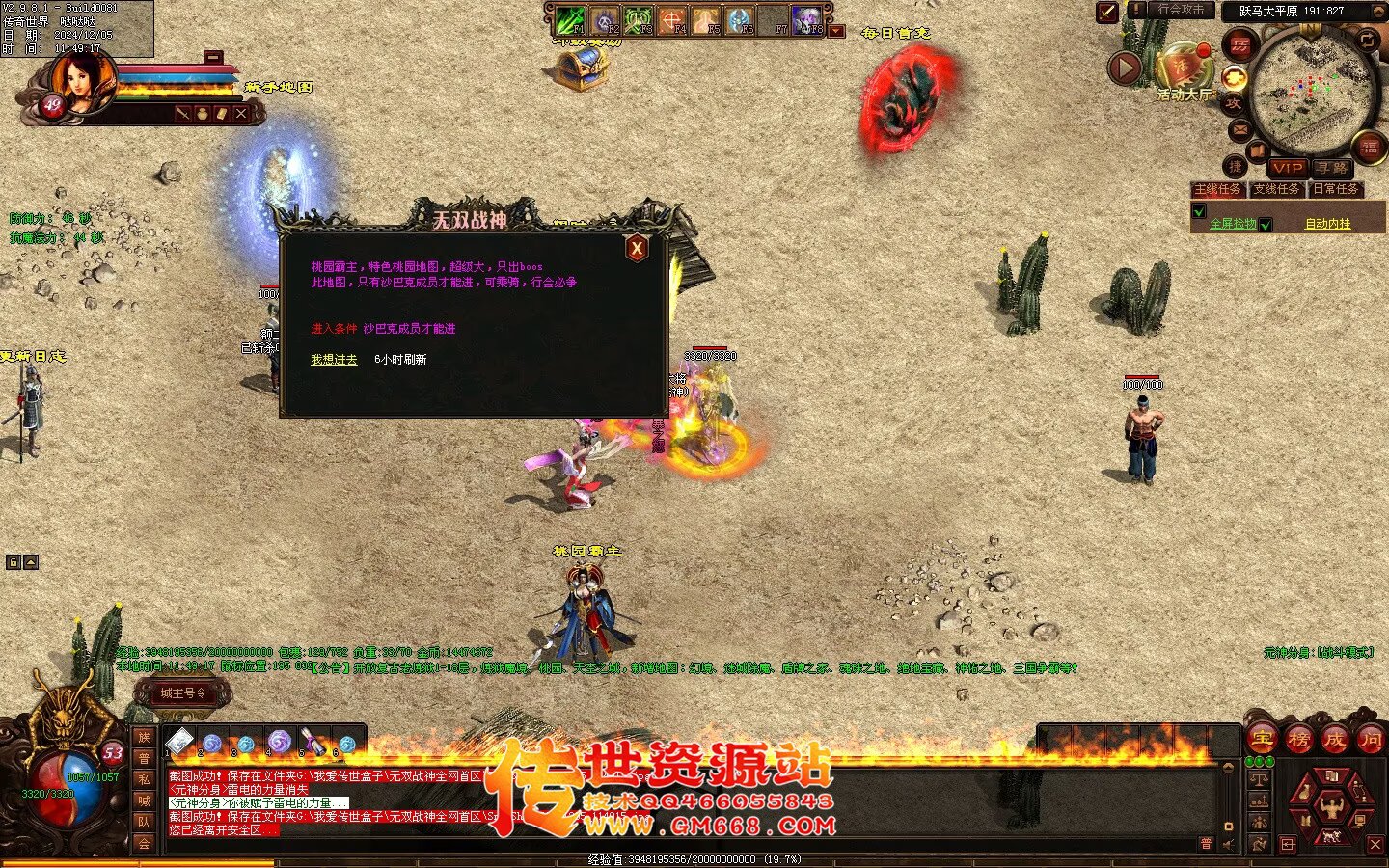Image resolution: width=1389 pixels, height=868 pixels.
Task: Open the 自动内挂 auto-play link
Action: click(1328, 224)
